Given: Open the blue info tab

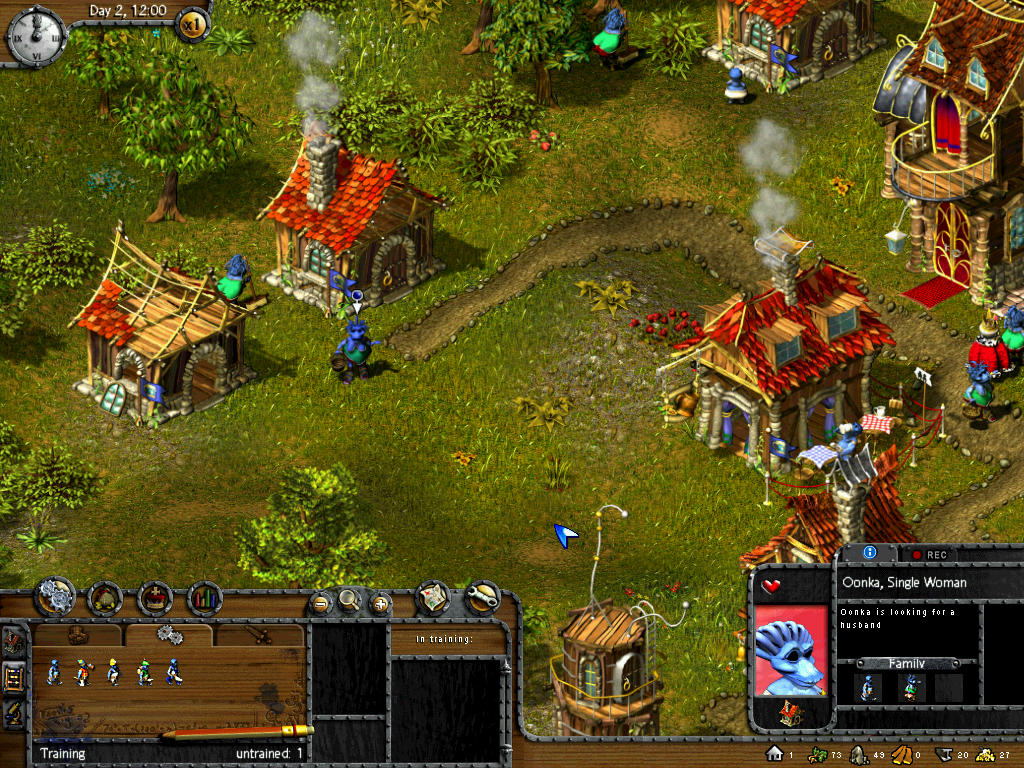Looking at the screenshot, I should point(869,552).
